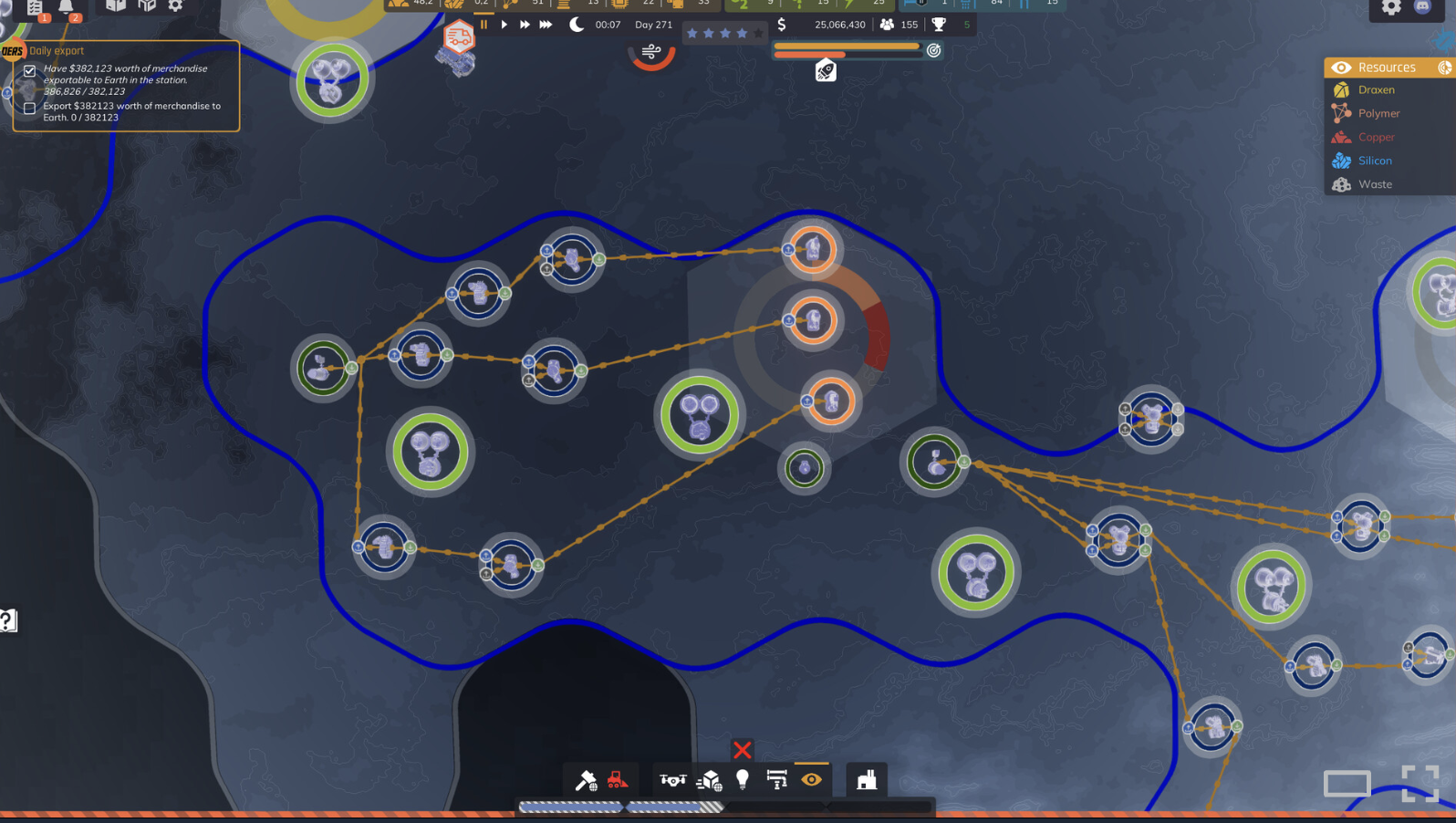Collapse the Resources overlay panel
The width and height of the screenshot is (1456, 823).
[x=1444, y=68]
